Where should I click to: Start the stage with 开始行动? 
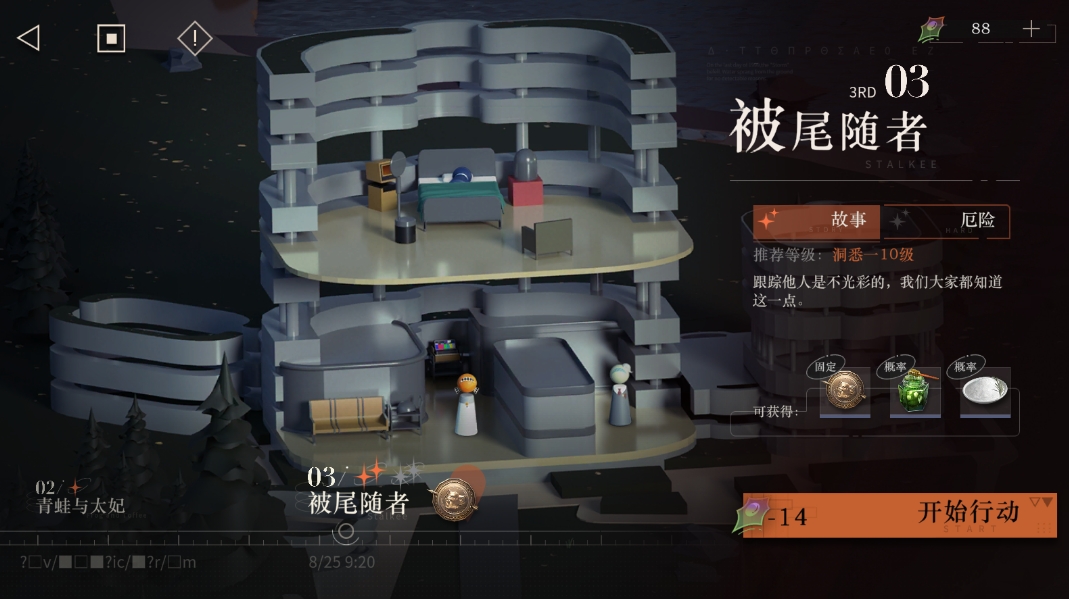[899, 515]
